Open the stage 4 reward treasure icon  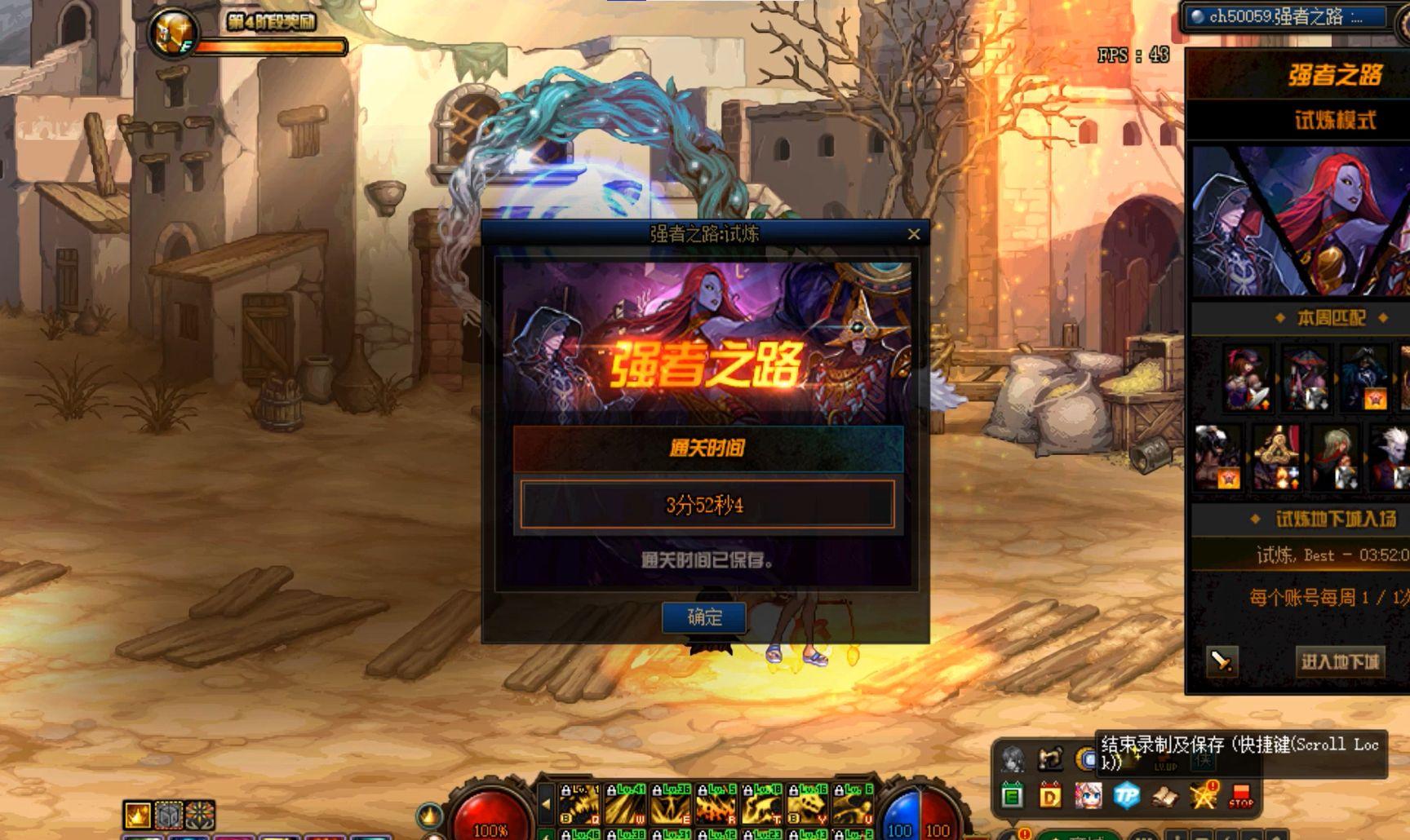click(173, 34)
